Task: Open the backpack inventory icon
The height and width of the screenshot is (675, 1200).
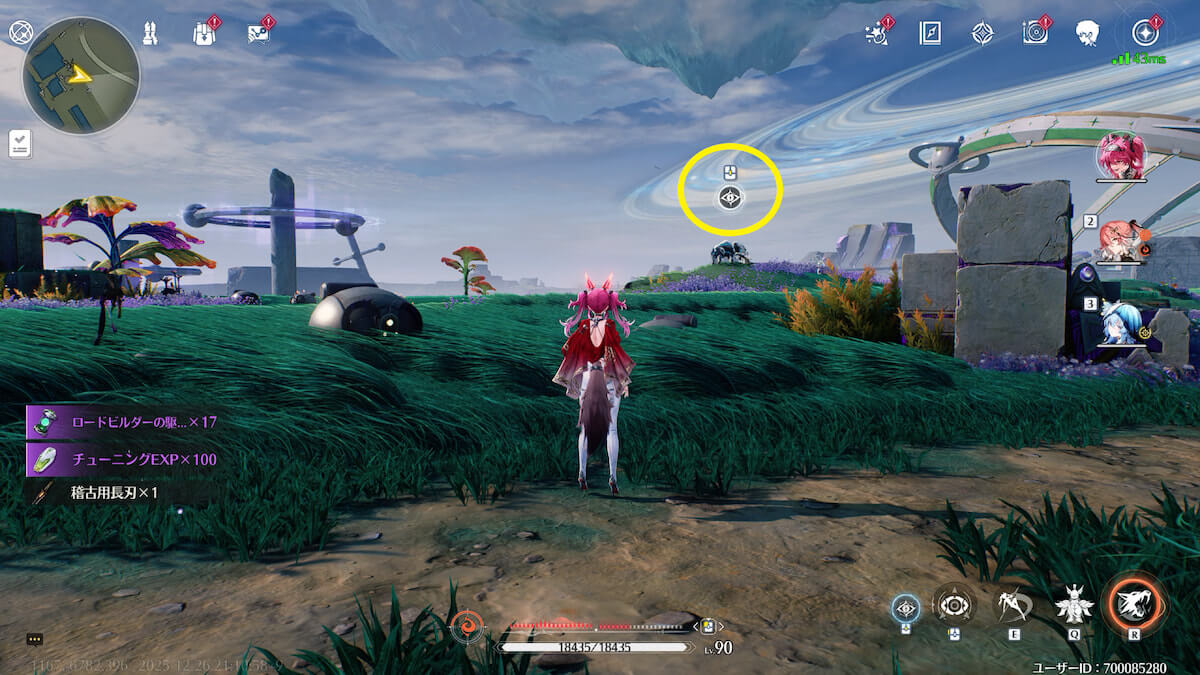Action: point(204,32)
